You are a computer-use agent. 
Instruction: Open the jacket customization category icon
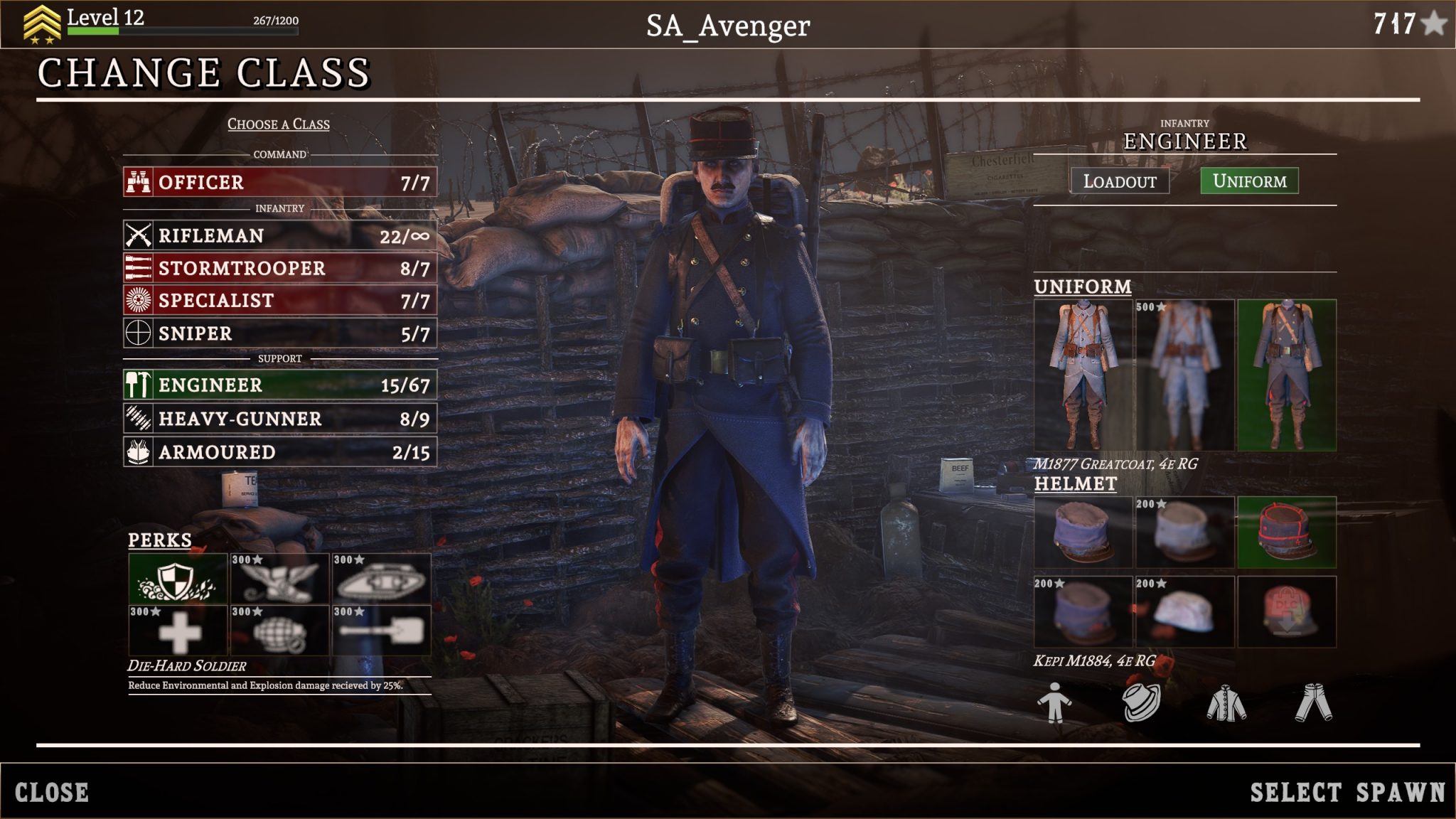coord(1226,702)
